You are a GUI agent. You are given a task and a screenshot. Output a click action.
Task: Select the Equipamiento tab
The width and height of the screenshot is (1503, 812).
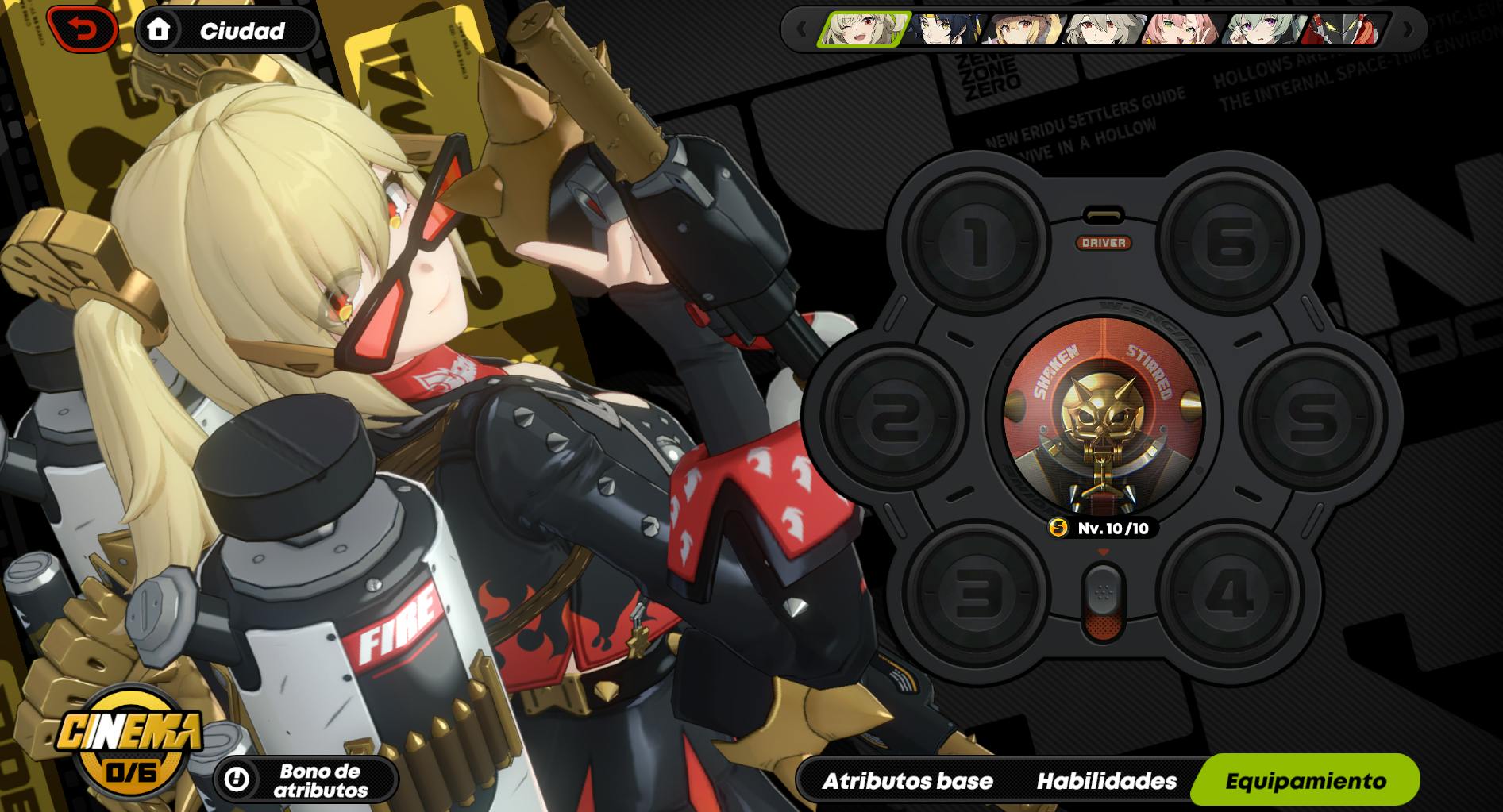1305,781
